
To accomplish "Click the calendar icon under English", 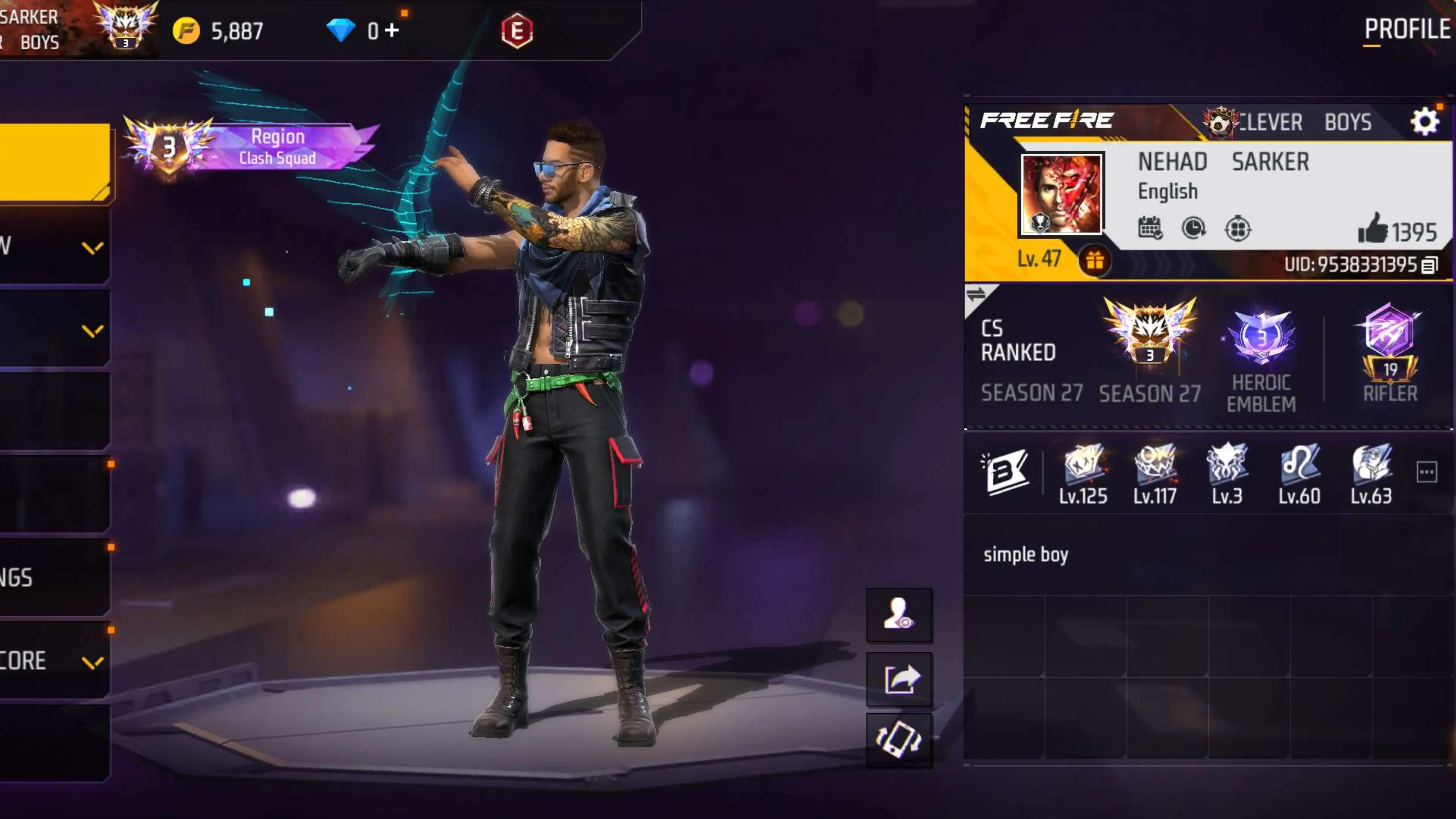I will pos(1150,228).
